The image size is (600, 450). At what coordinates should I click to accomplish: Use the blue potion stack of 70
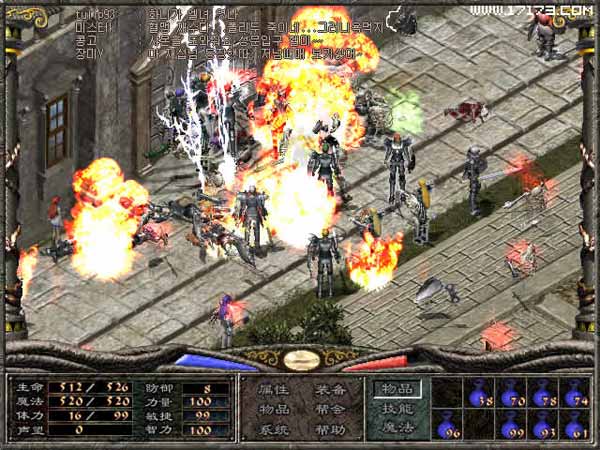[x=512, y=393]
